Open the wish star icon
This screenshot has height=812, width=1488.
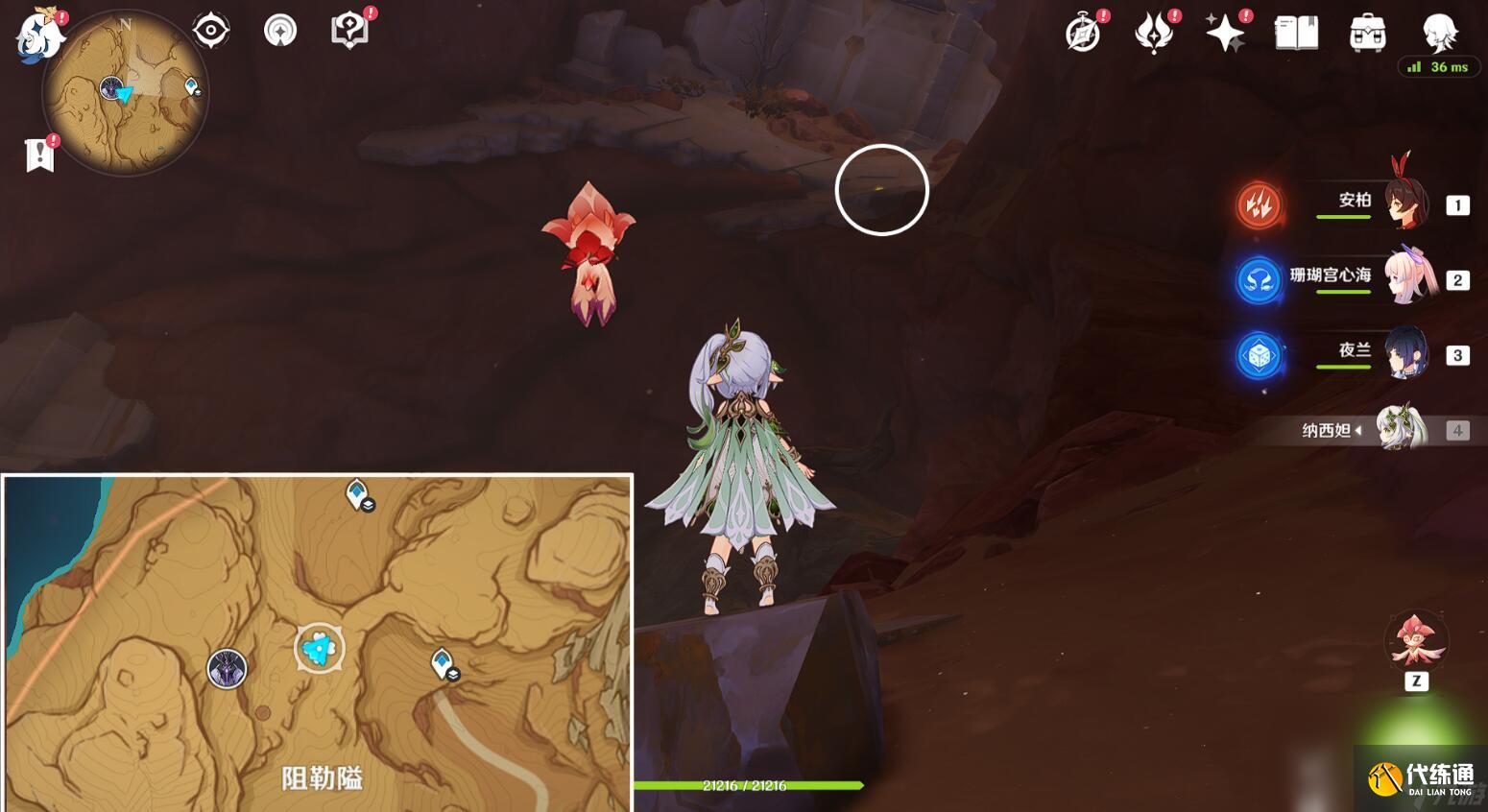tap(1225, 34)
